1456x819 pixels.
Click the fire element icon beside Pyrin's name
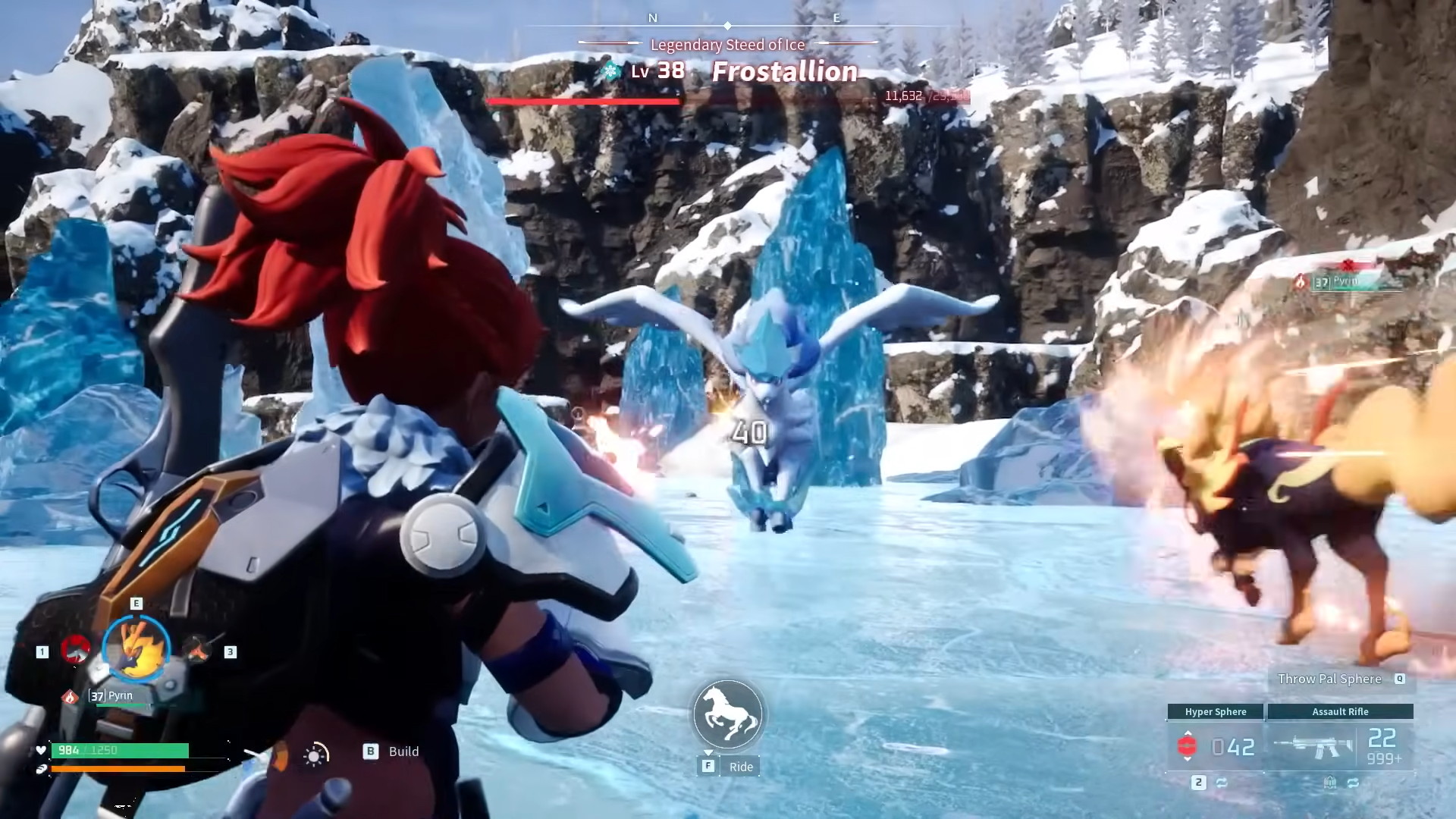click(x=70, y=696)
